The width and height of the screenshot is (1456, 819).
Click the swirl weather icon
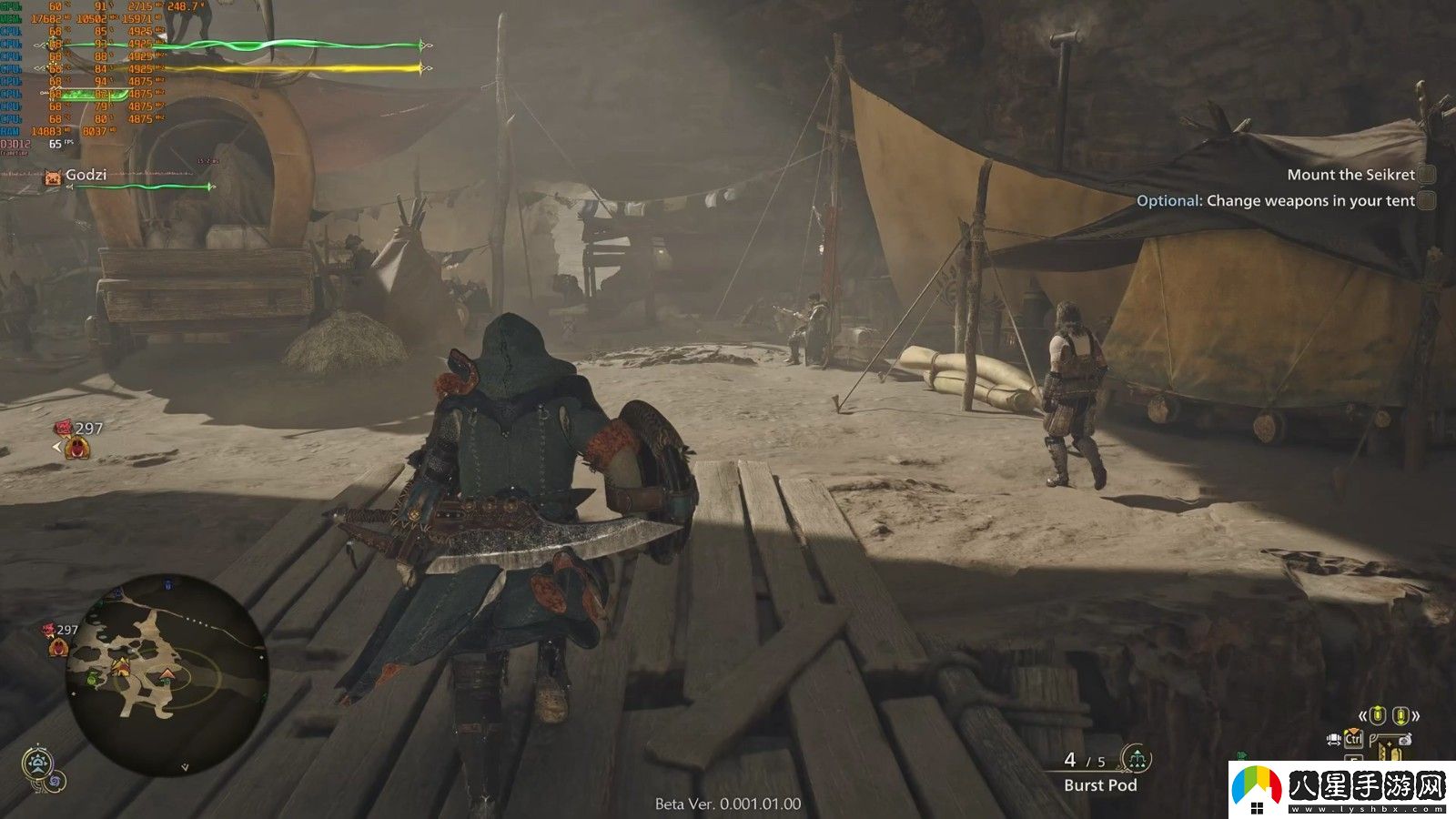coord(55,781)
